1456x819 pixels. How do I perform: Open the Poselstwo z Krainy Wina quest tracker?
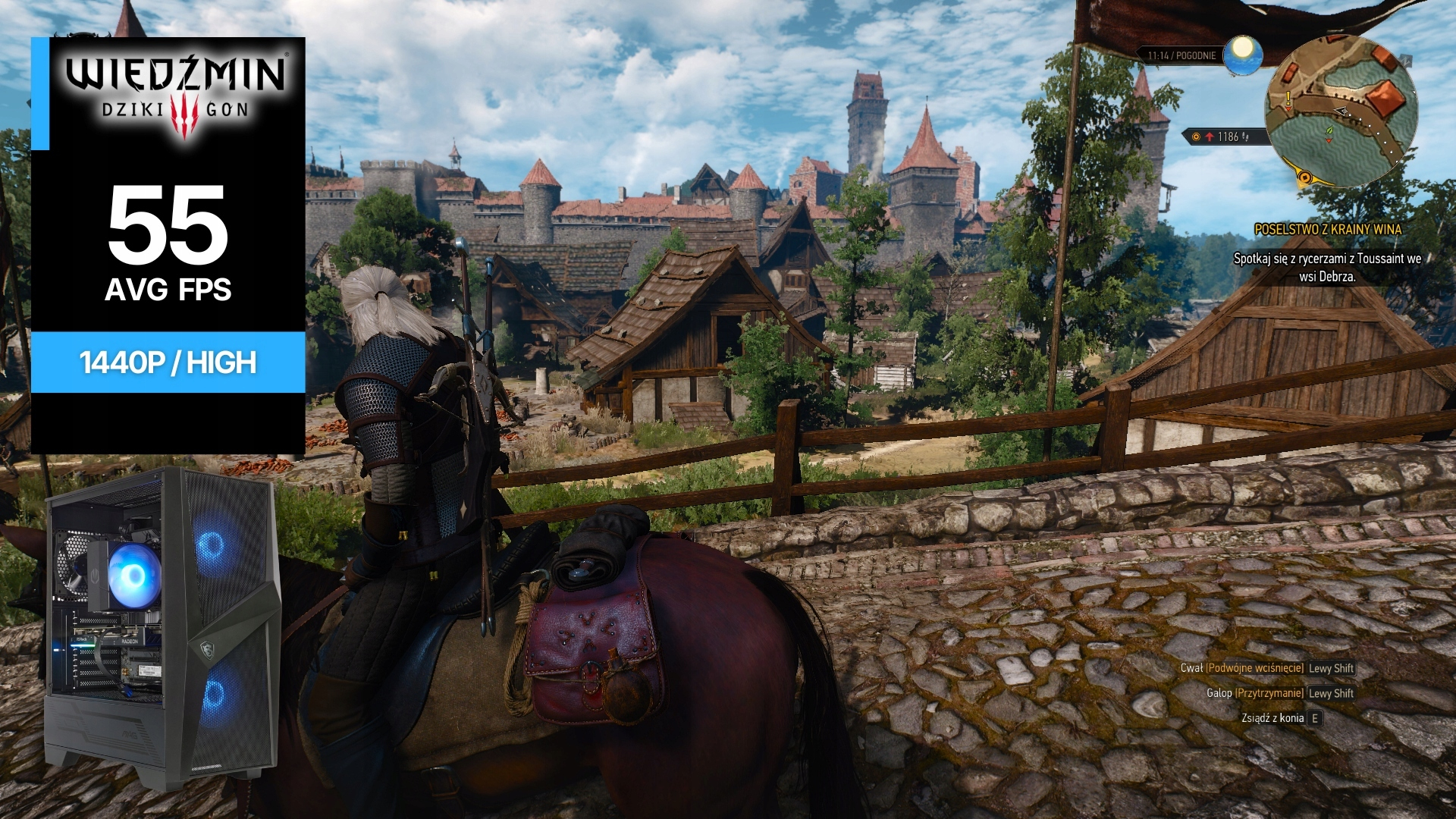point(1328,229)
